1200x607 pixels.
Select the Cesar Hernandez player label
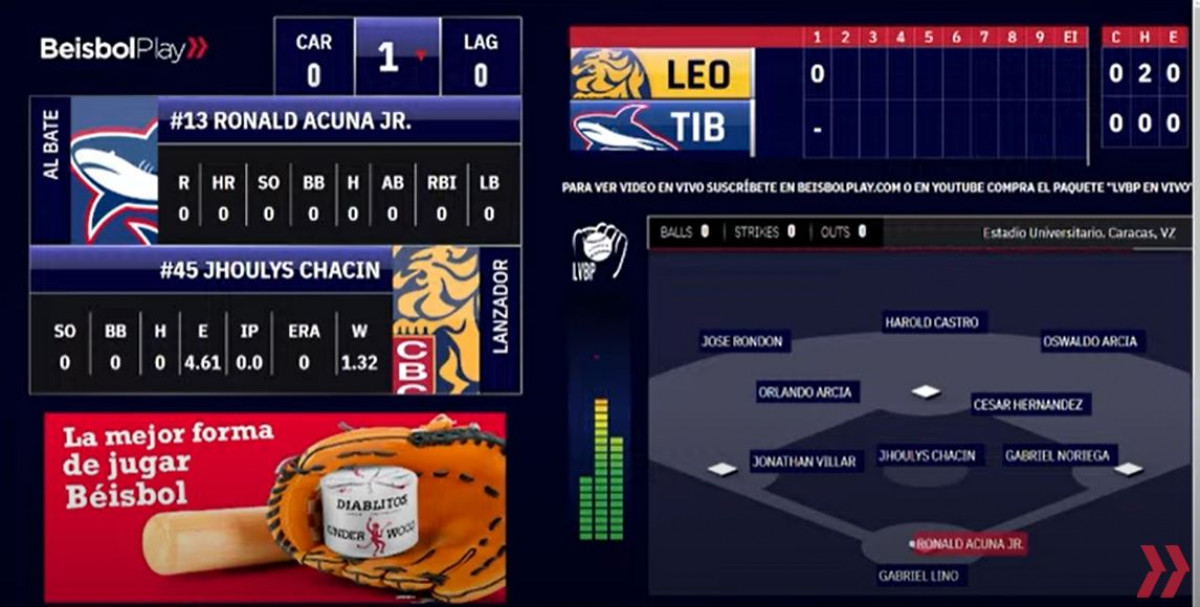click(x=1029, y=404)
